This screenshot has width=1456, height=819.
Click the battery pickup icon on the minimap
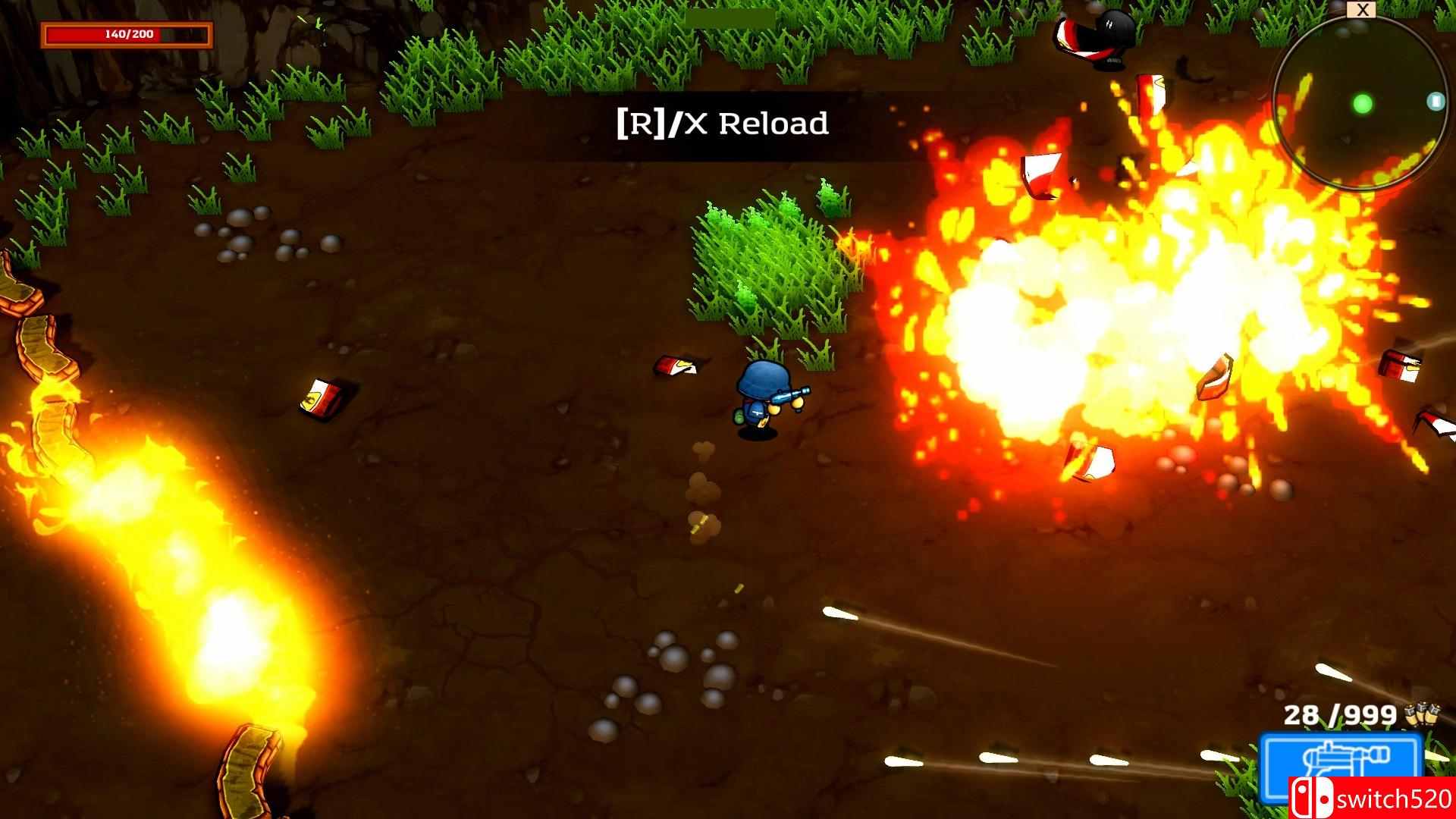(x=1436, y=100)
